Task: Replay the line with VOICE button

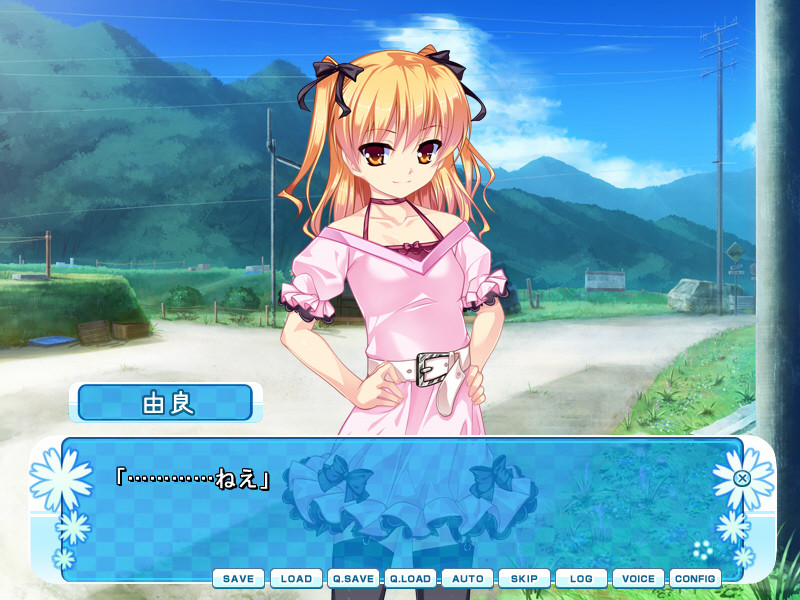Action: coord(638,579)
